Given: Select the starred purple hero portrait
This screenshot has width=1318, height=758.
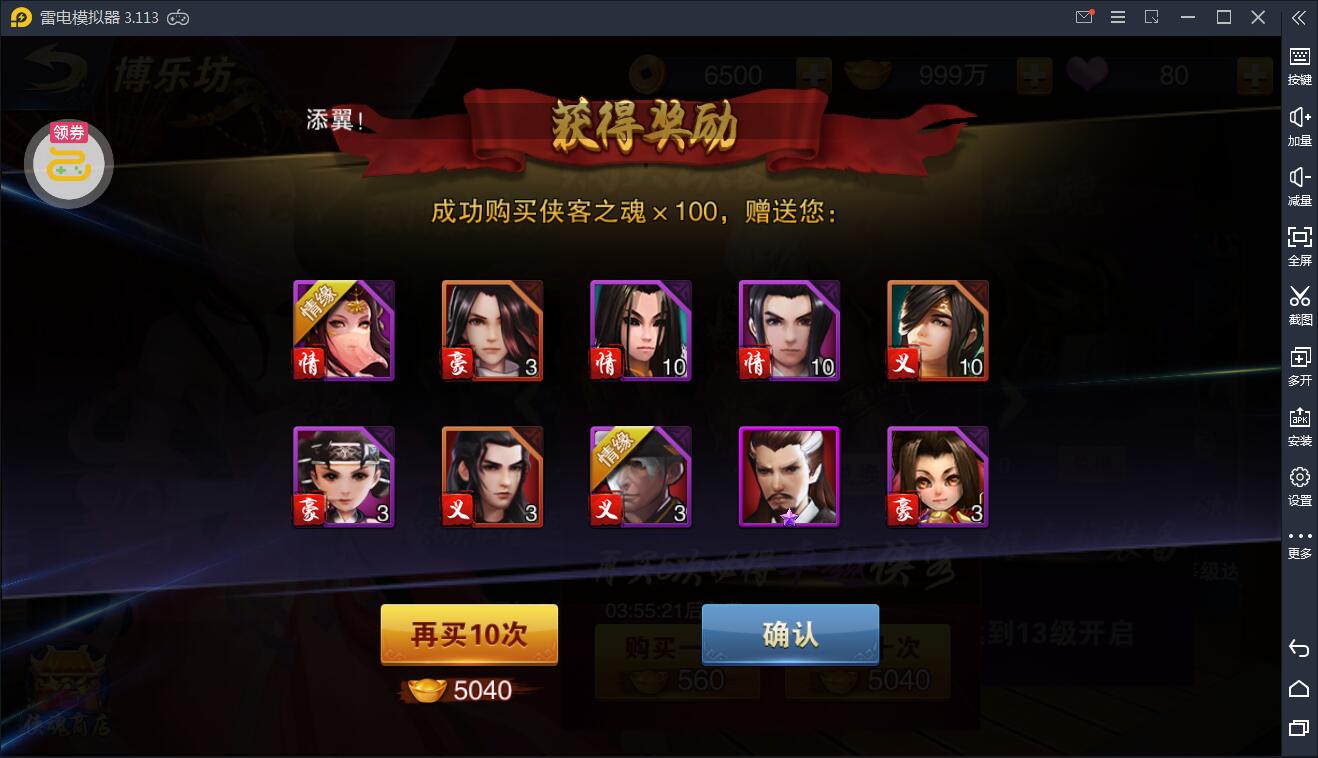Looking at the screenshot, I should pyautogui.click(x=789, y=476).
